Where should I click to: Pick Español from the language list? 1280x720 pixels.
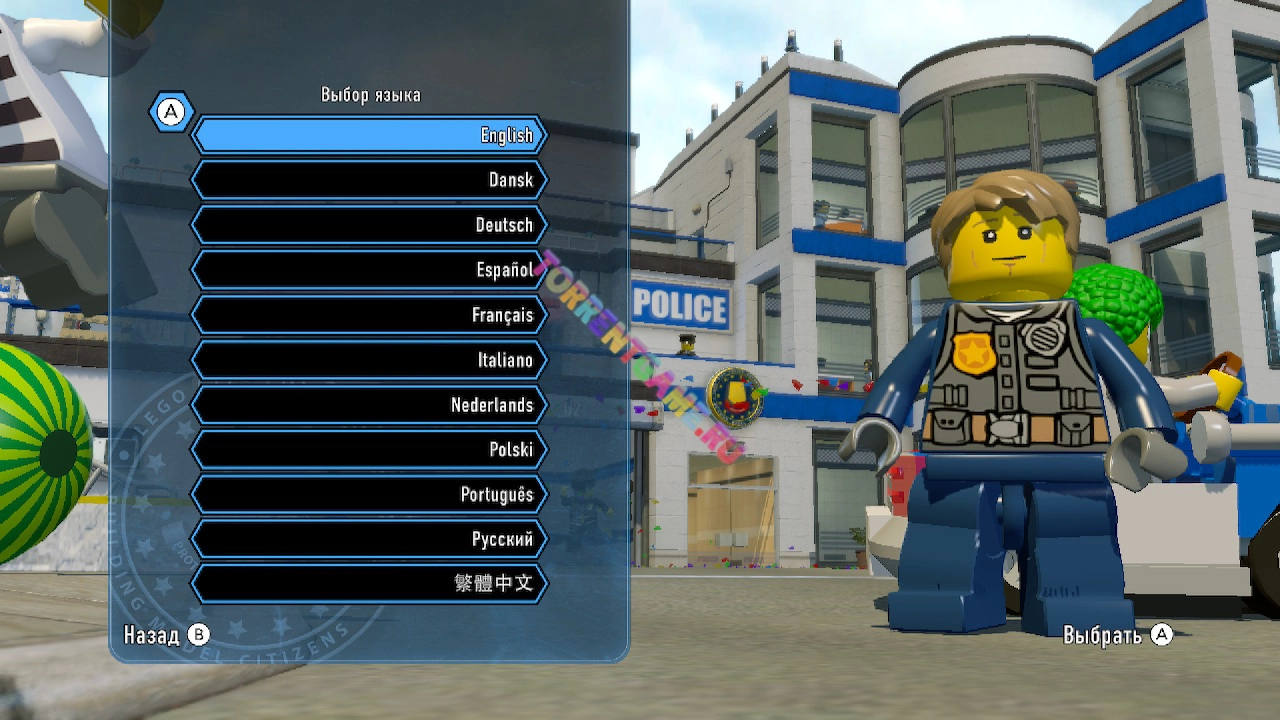[369, 270]
